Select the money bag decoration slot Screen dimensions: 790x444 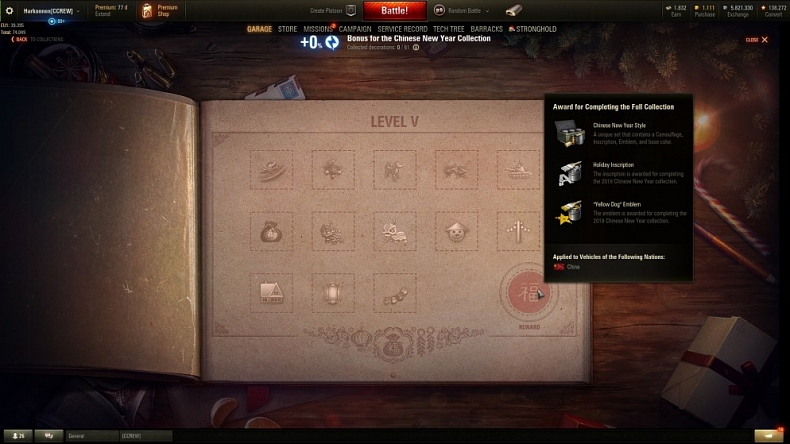[271, 232]
